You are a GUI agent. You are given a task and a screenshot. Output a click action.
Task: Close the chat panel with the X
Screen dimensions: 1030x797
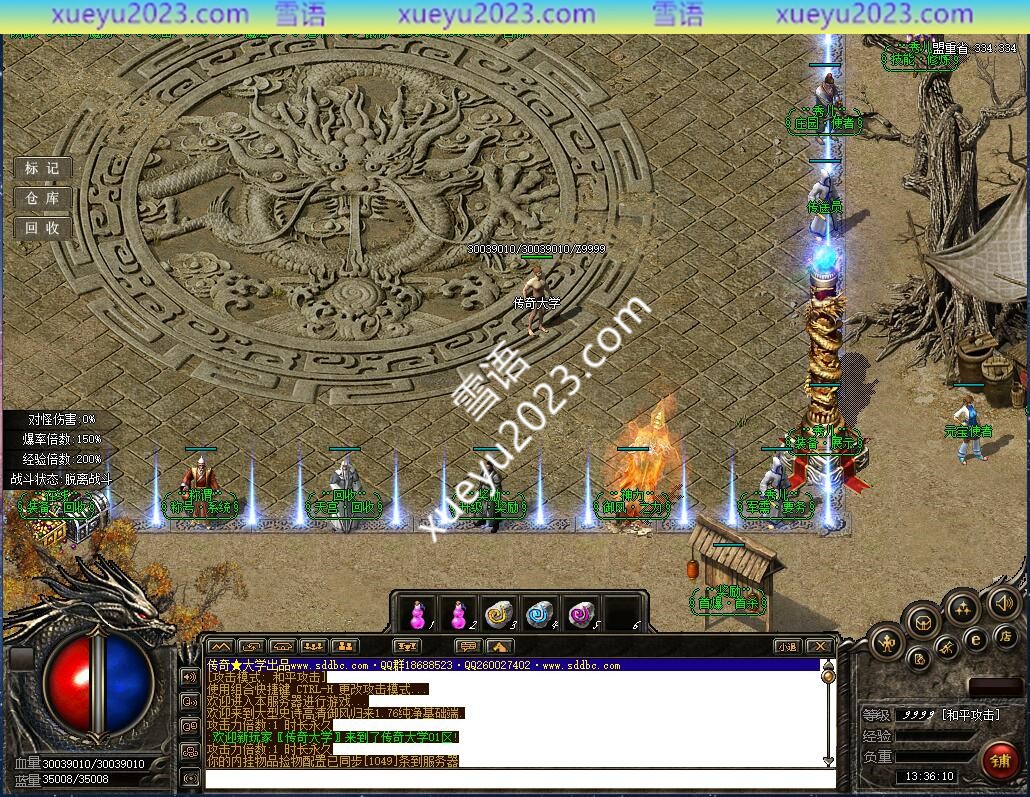click(819, 646)
